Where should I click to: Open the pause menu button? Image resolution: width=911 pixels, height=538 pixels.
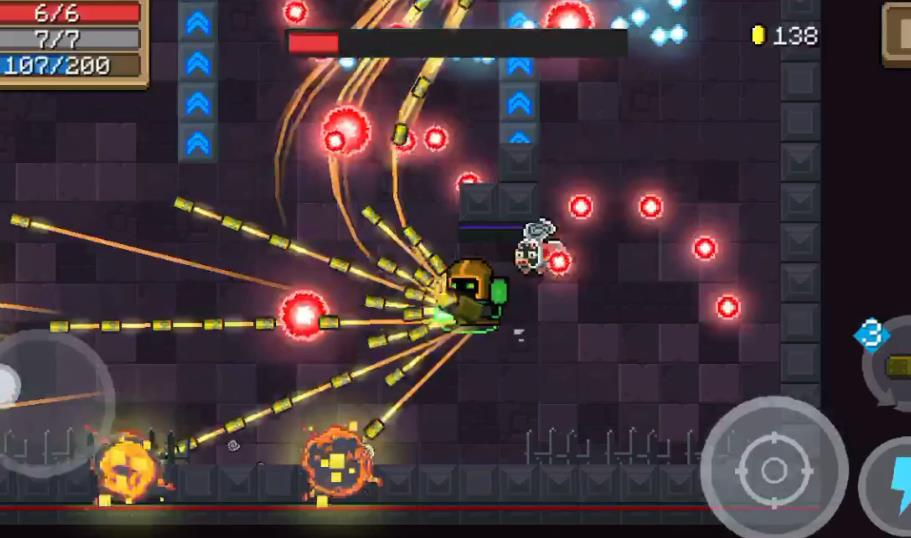898,31
